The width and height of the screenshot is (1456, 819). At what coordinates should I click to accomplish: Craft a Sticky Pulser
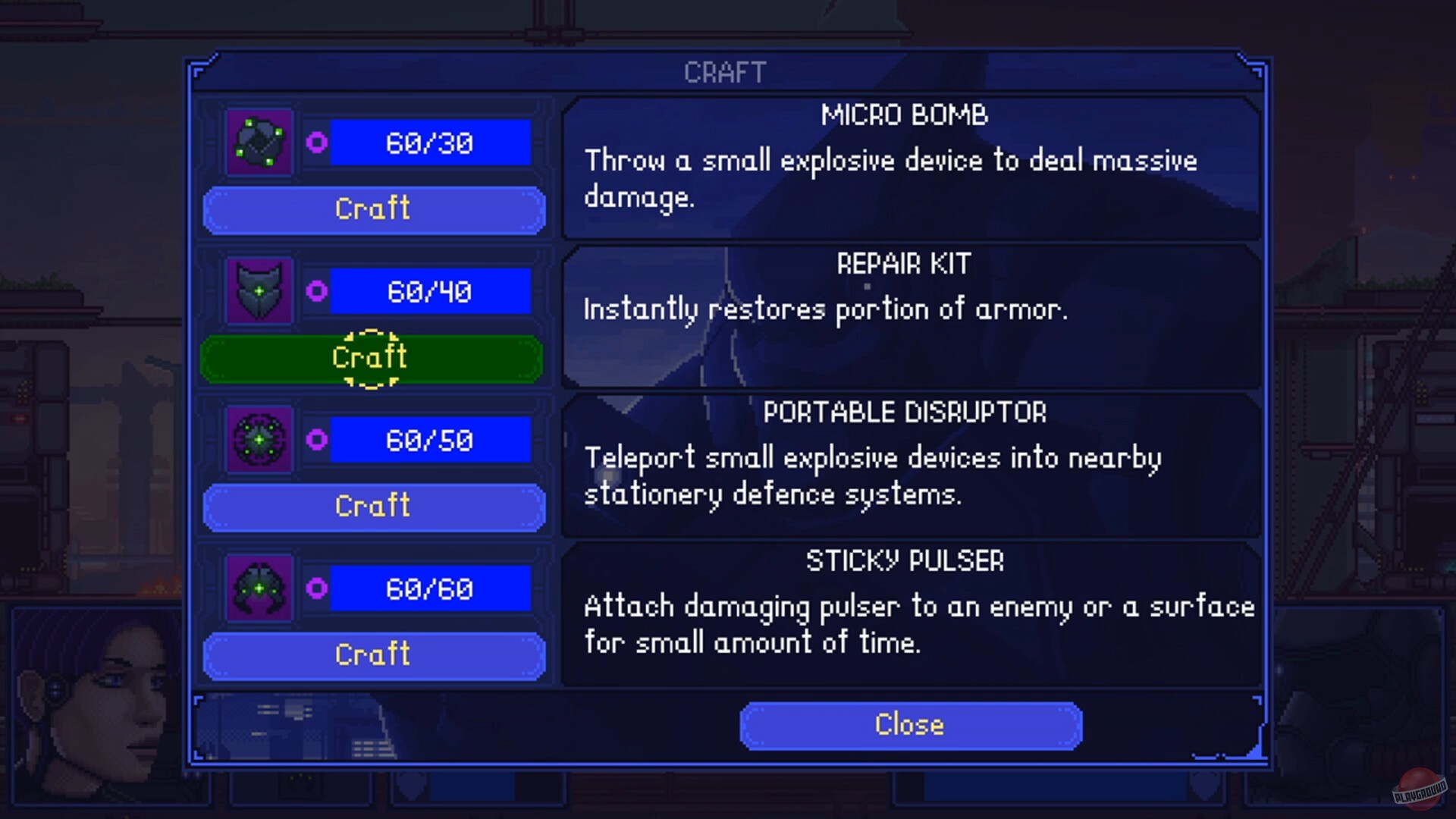pos(373,654)
